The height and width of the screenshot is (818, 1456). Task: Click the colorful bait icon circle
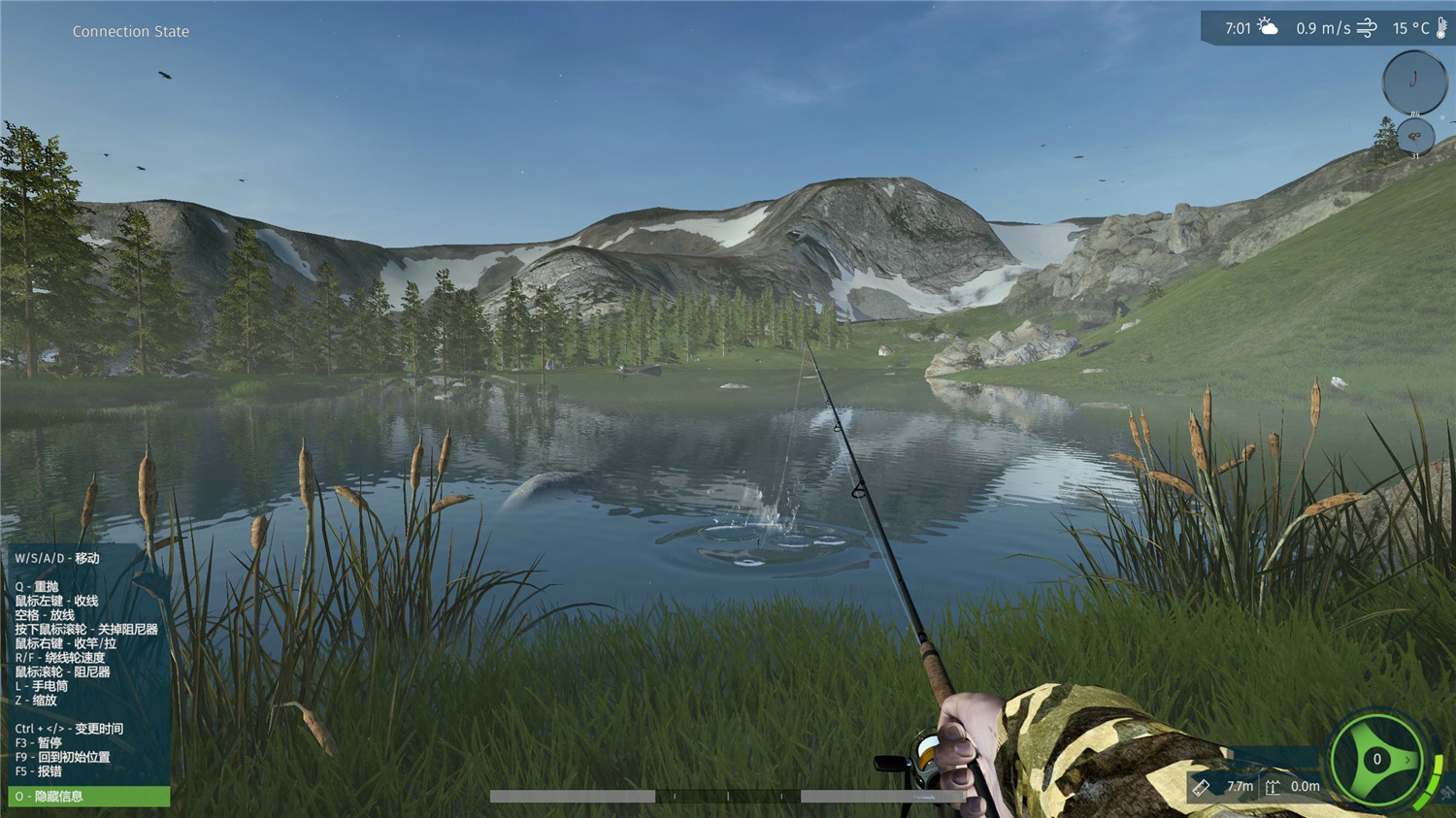tap(1414, 137)
